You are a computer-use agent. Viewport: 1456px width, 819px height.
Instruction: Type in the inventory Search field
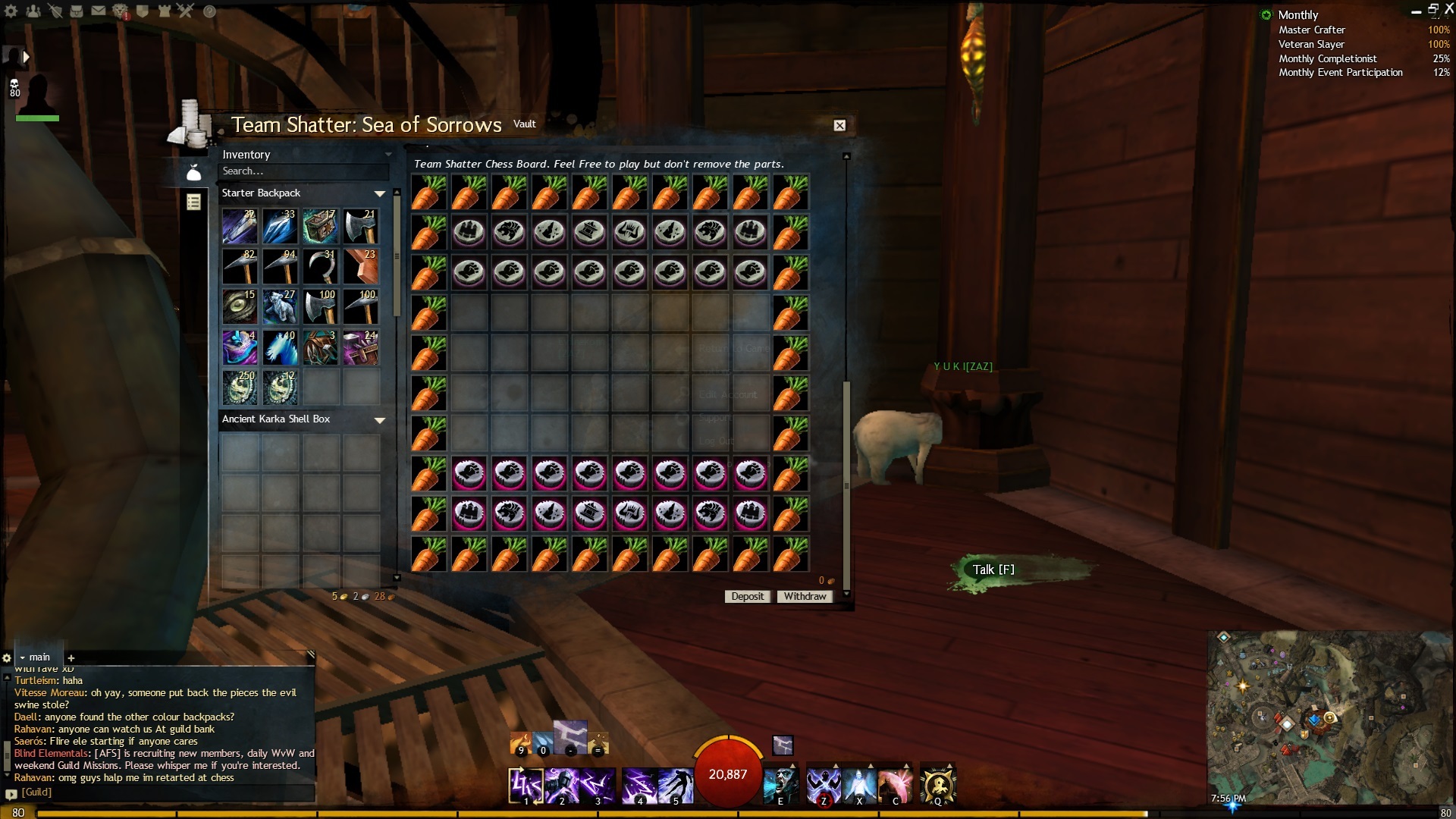(x=303, y=171)
